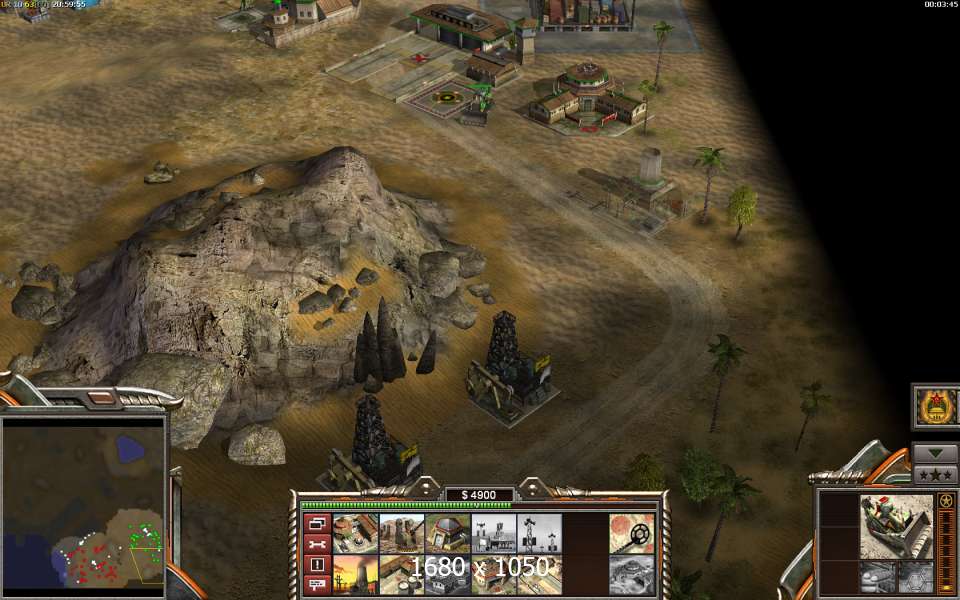Select the Command Center build icon
Image resolution: width=960 pixels, height=600 pixels.
[x=355, y=534]
